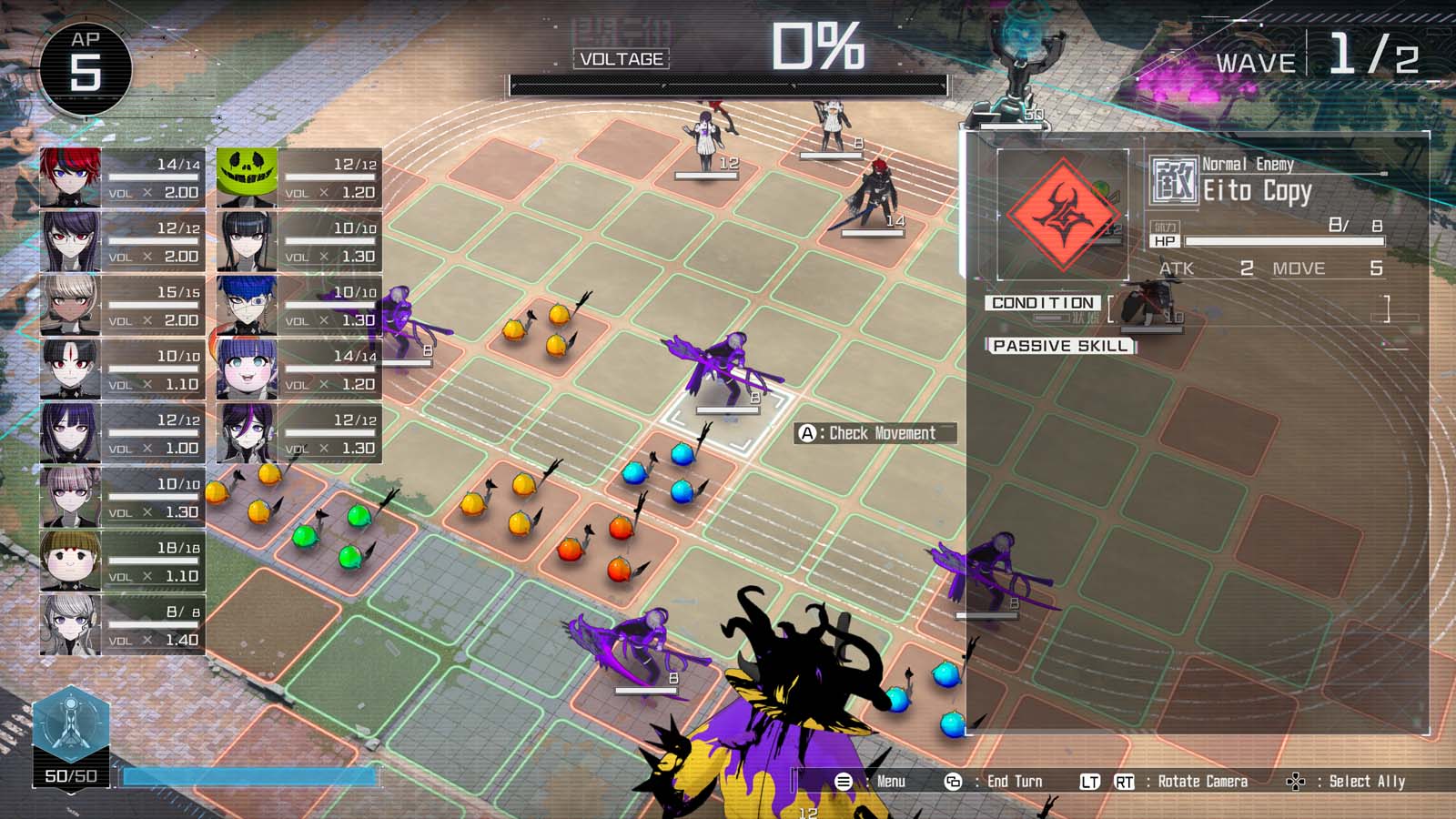The height and width of the screenshot is (819, 1456).
Task: Expand the PASSIVE SKILL section
Action: tap(1062, 345)
